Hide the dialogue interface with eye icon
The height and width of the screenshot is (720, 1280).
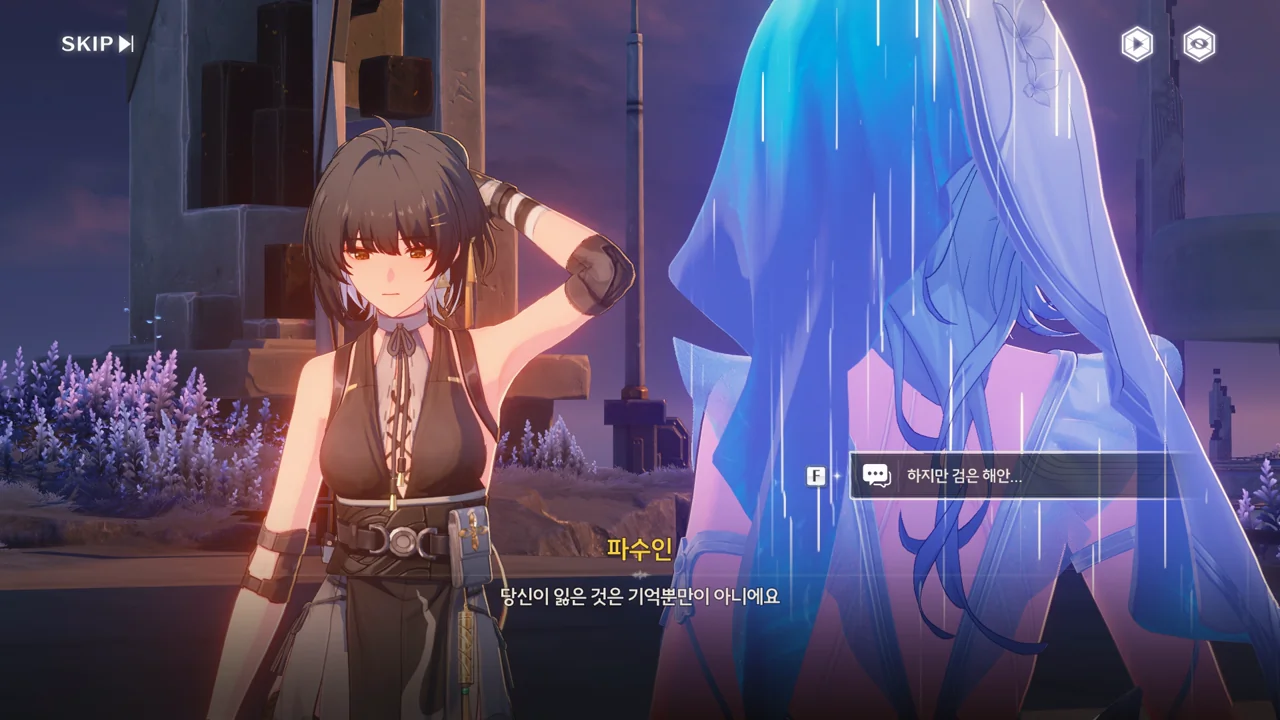tap(1199, 44)
